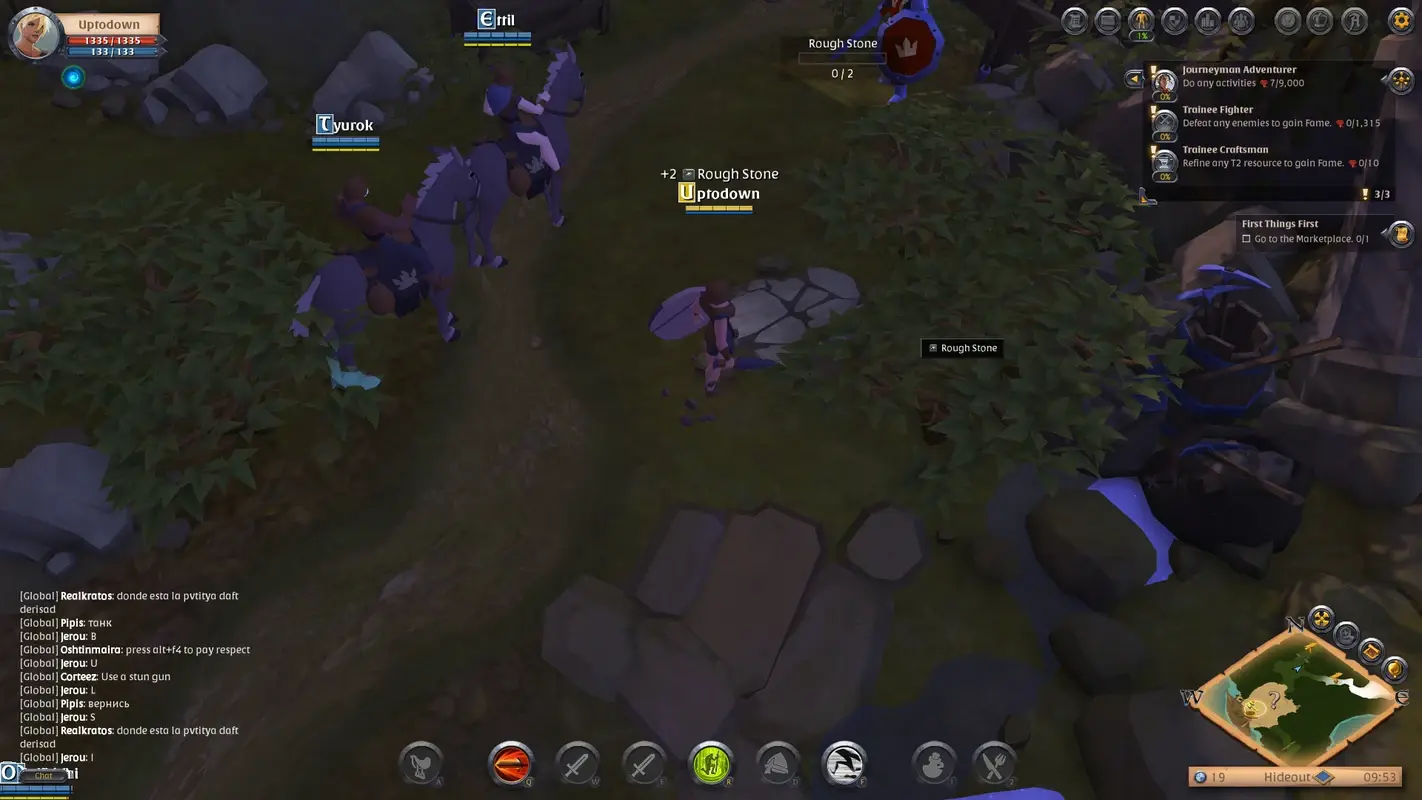Claim the 3/3 adventurer challenge reward
The width and height of the screenshot is (1422, 800).
coord(1376,193)
